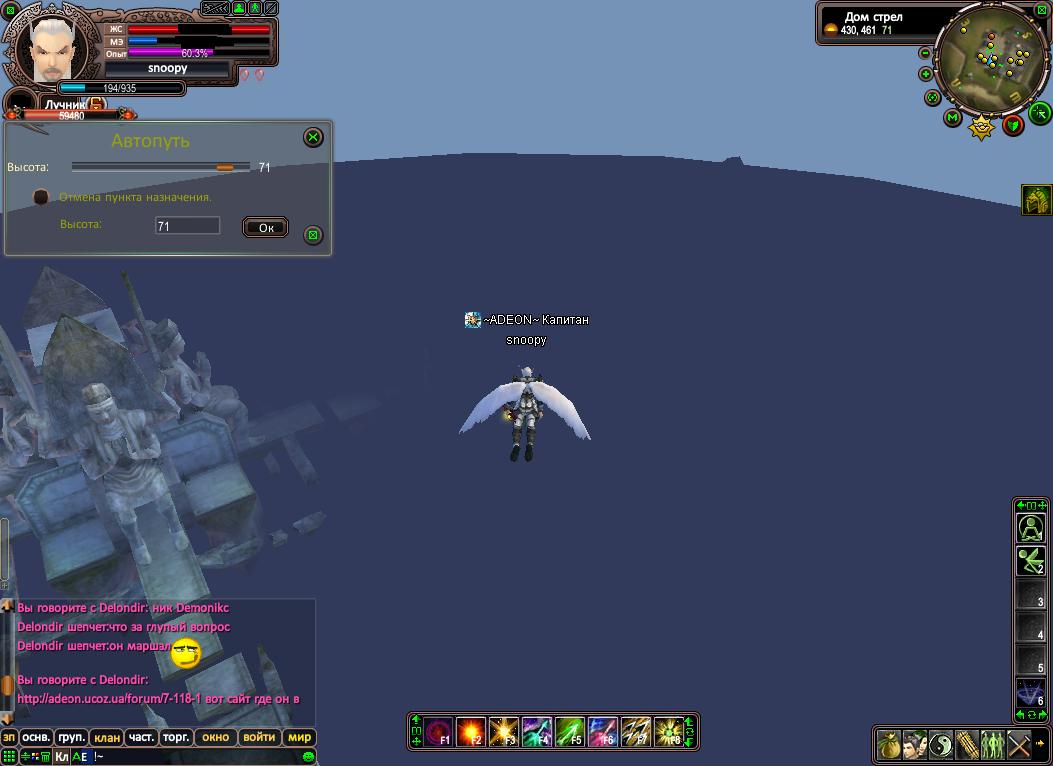This screenshot has height=766, width=1053.
Task: Activate the F2 fire burst skill
Action: click(x=471, y=731)
